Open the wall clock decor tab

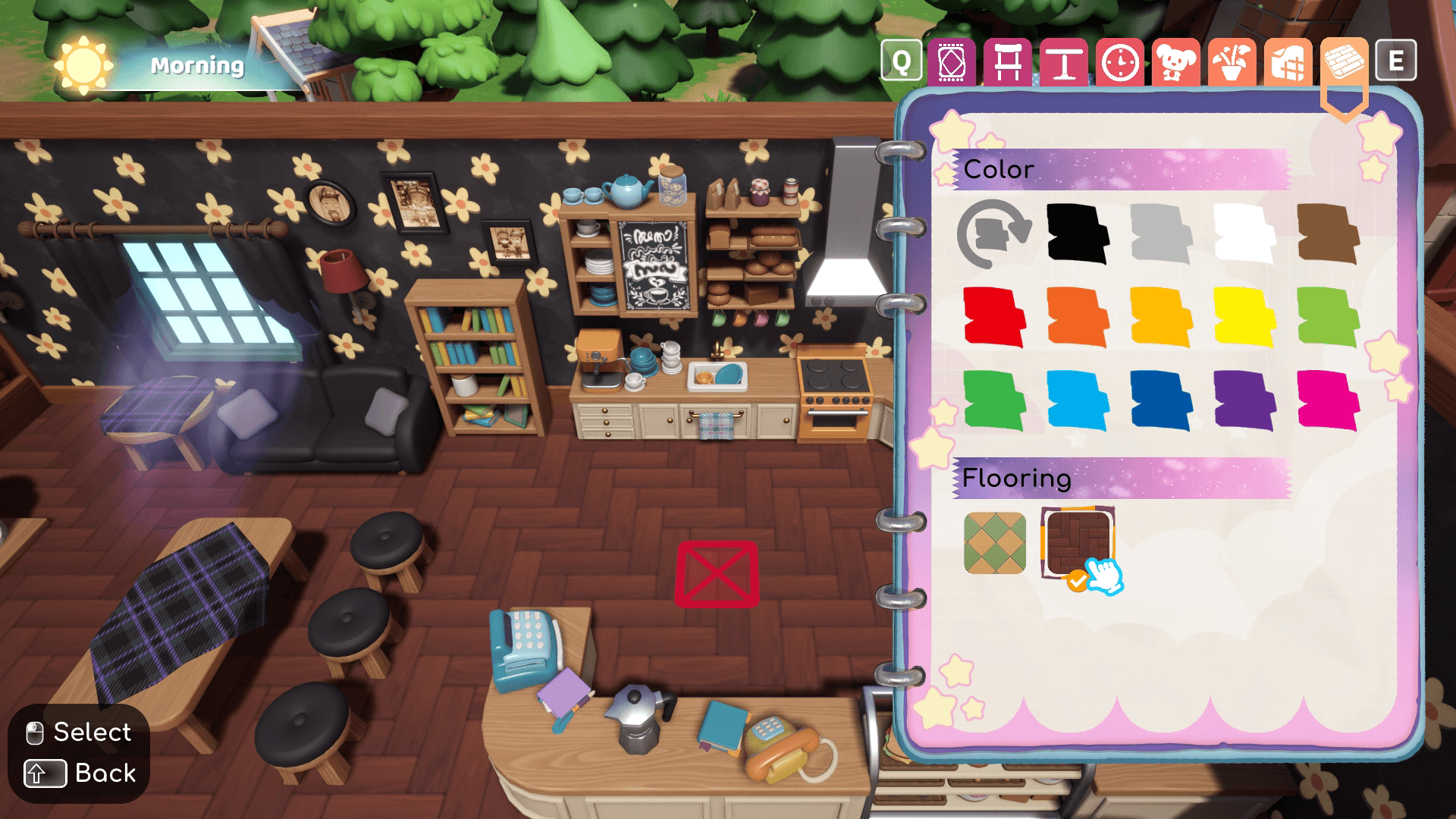[x=1120, y=61]
